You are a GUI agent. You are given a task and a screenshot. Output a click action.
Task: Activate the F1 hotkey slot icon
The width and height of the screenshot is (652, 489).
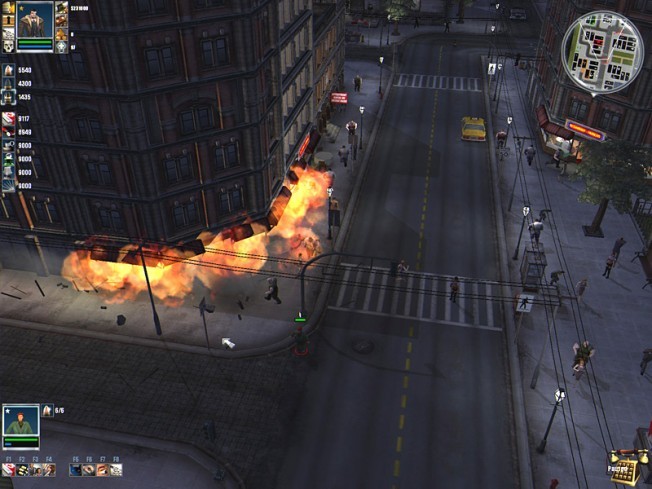click(x=8, y=469)
